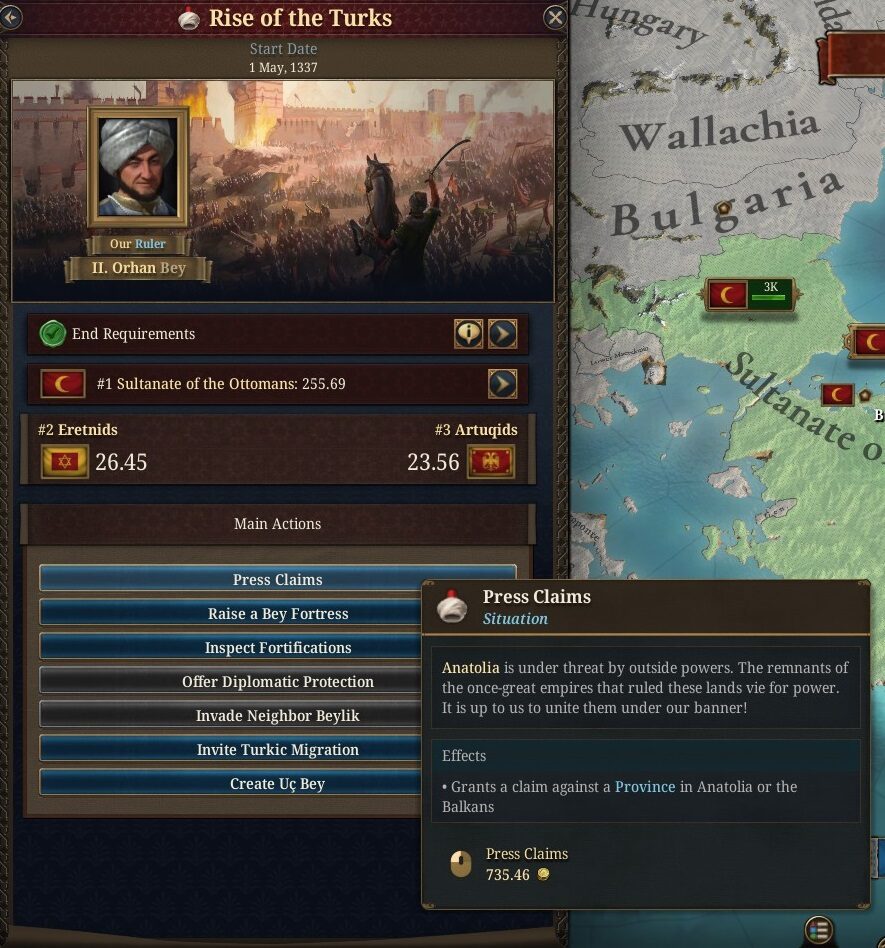Show End Requirements info icon
Image resolution: width=885 pixels, height=948 pixels.
[x=468, y=334]
